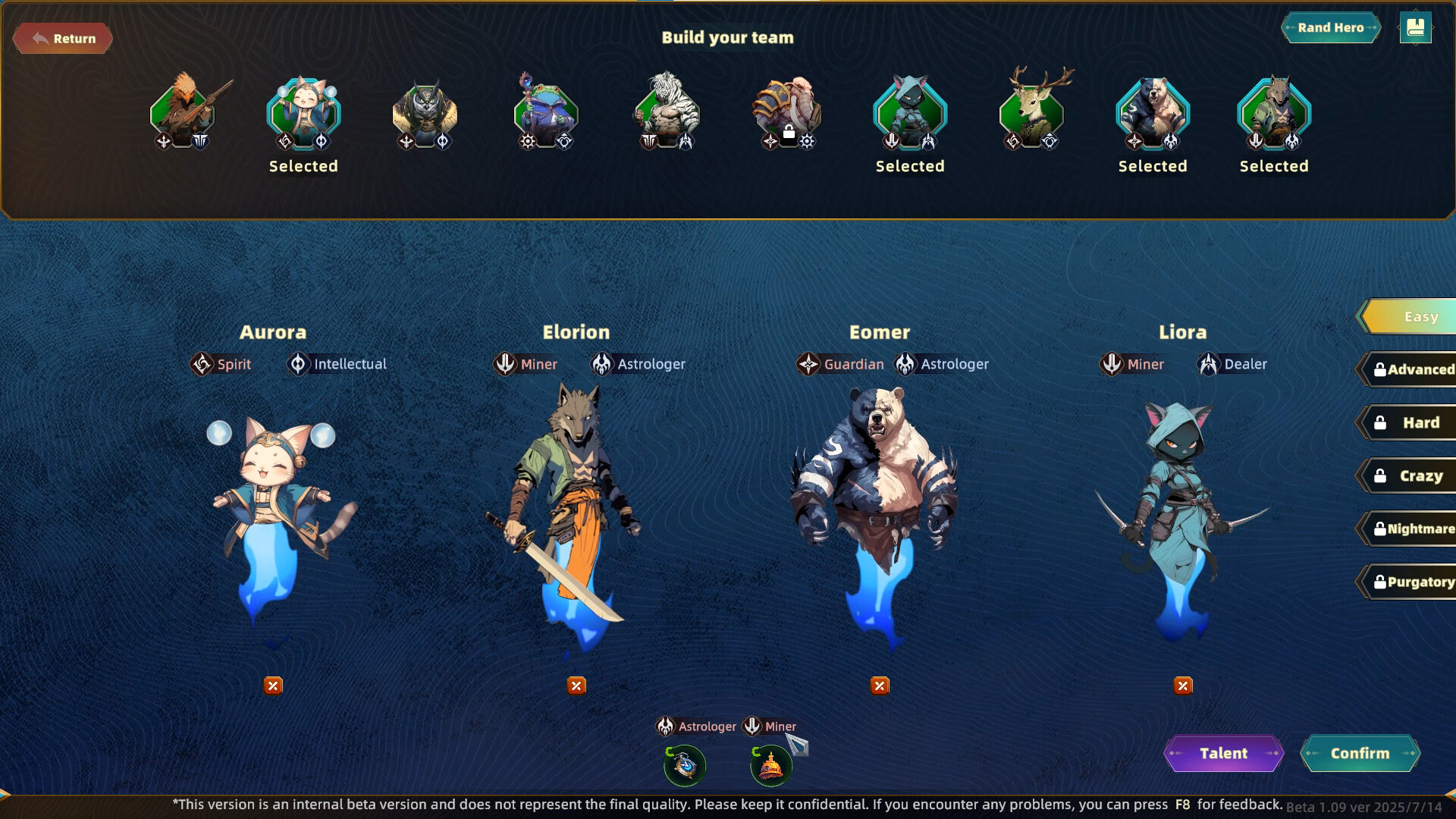1456x819 pixels.
Task: Choose the locked Hard difficulty
Action: pyautogui.click(x=1410, y=423)
